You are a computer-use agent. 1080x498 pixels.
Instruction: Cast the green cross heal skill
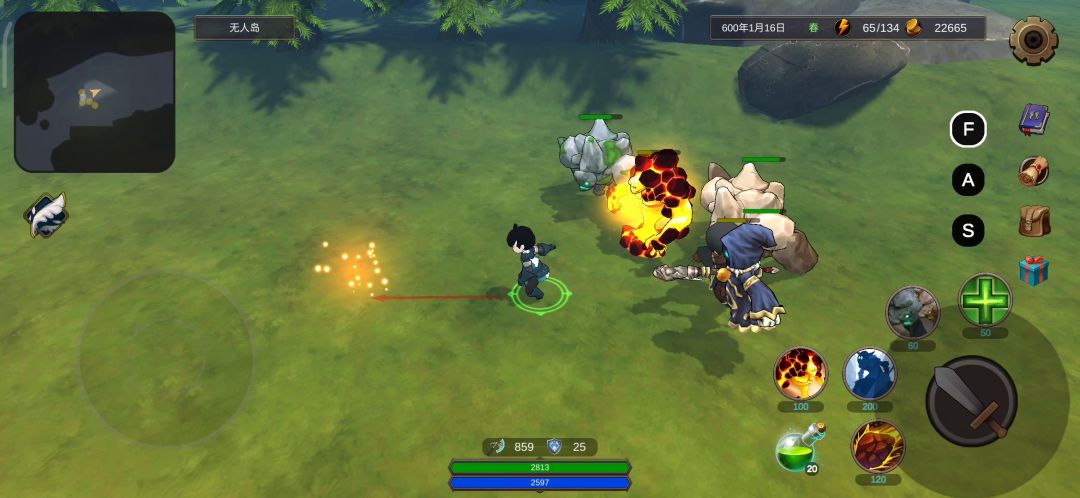(985, 299)
